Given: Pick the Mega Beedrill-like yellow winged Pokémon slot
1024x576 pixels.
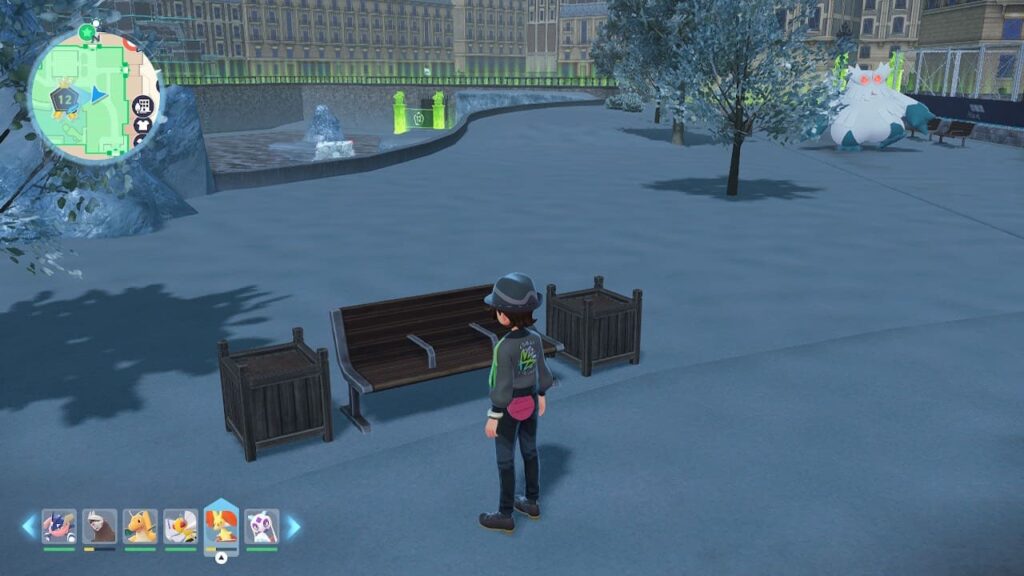Looking at the screenshot, I should [x=180, y=526].
